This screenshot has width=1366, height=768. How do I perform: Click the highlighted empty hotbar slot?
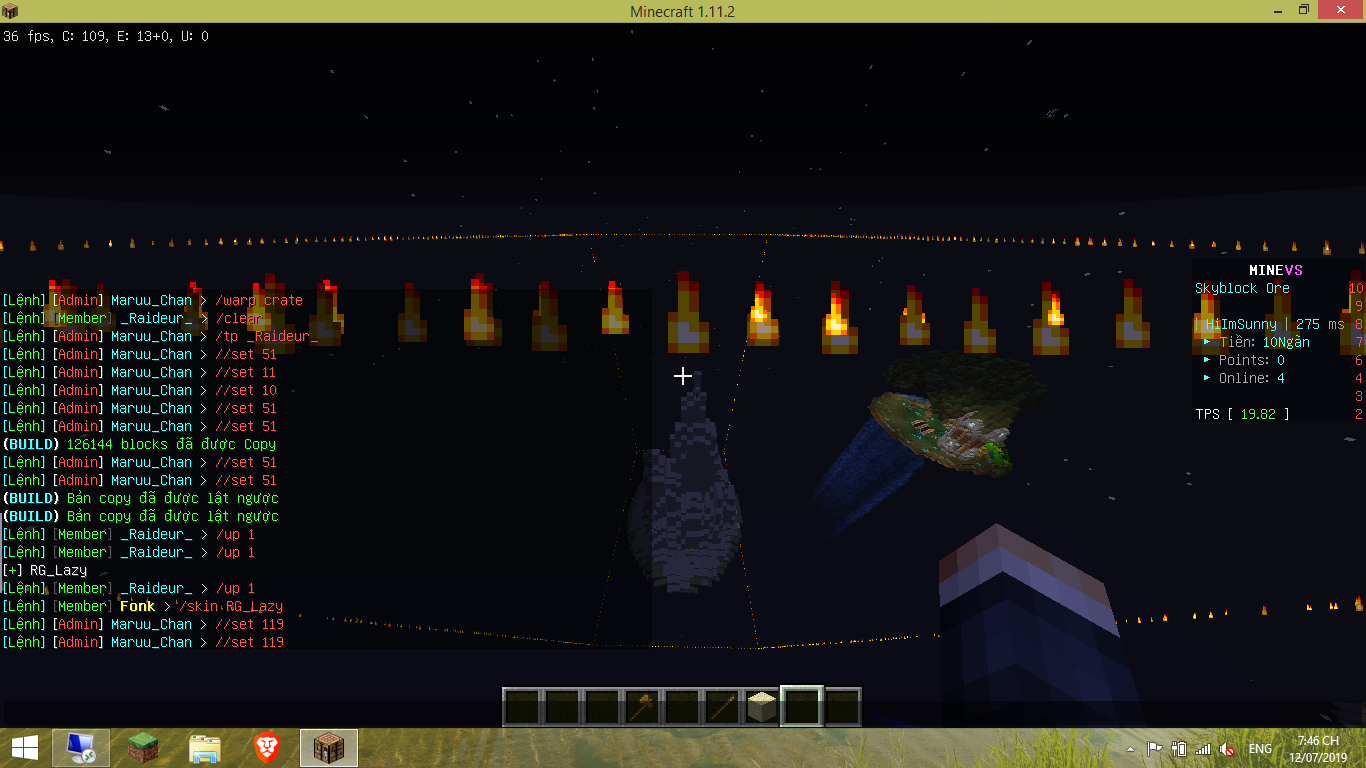[802, 706]
